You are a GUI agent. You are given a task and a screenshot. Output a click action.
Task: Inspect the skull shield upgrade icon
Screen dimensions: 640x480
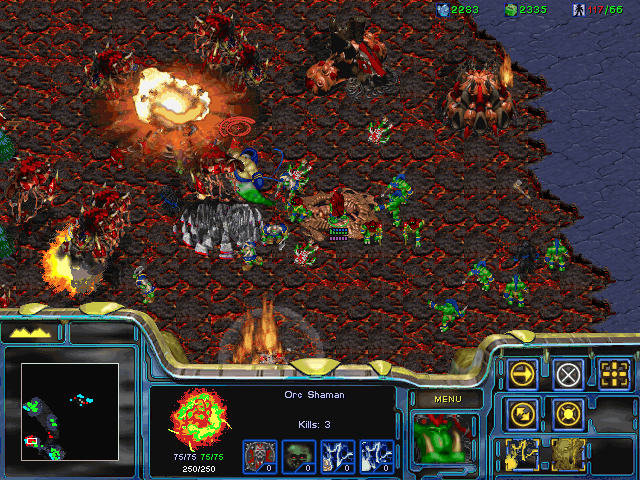258,454
